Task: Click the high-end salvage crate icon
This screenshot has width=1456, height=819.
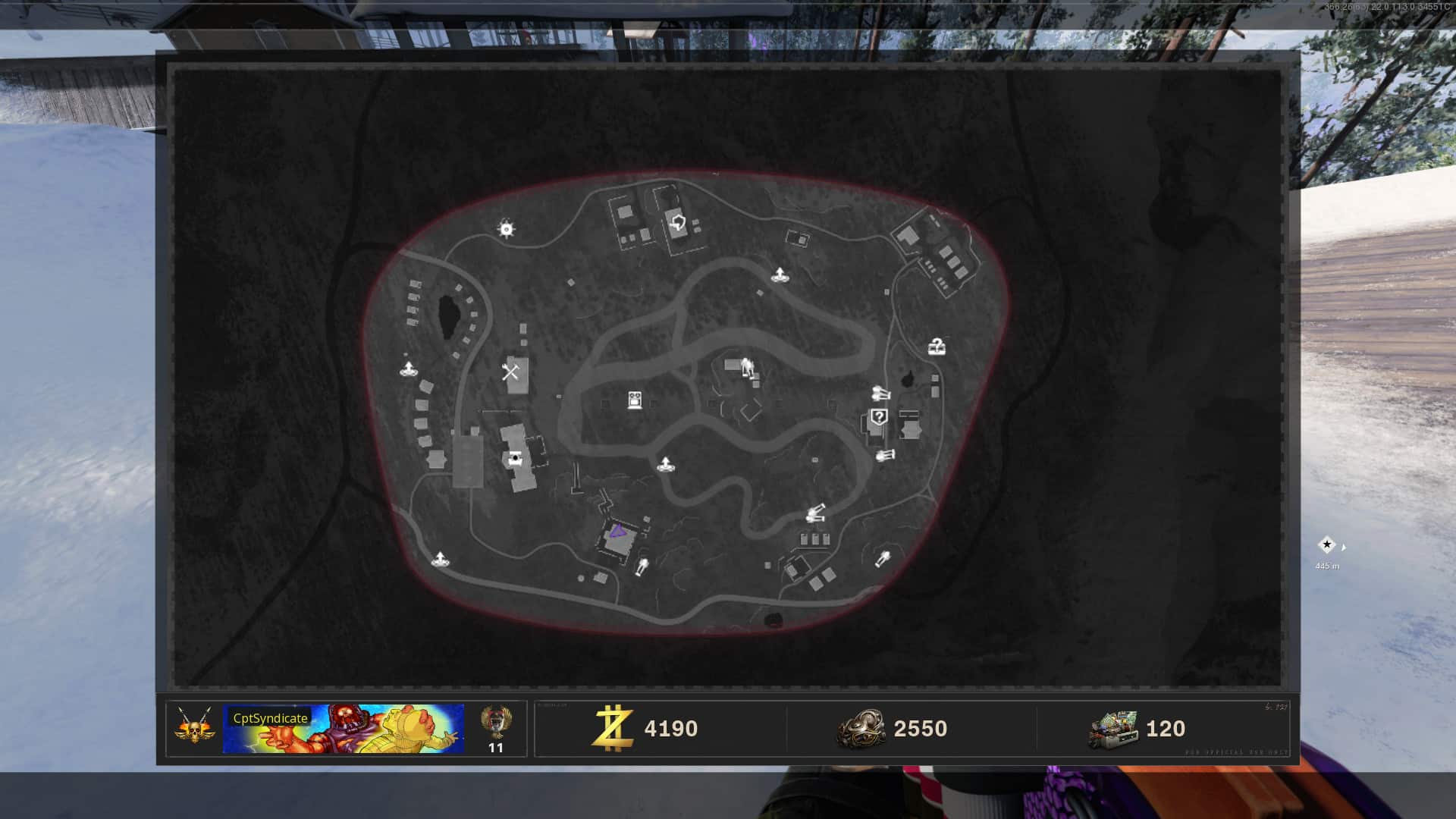Action: pos(1112,730)
